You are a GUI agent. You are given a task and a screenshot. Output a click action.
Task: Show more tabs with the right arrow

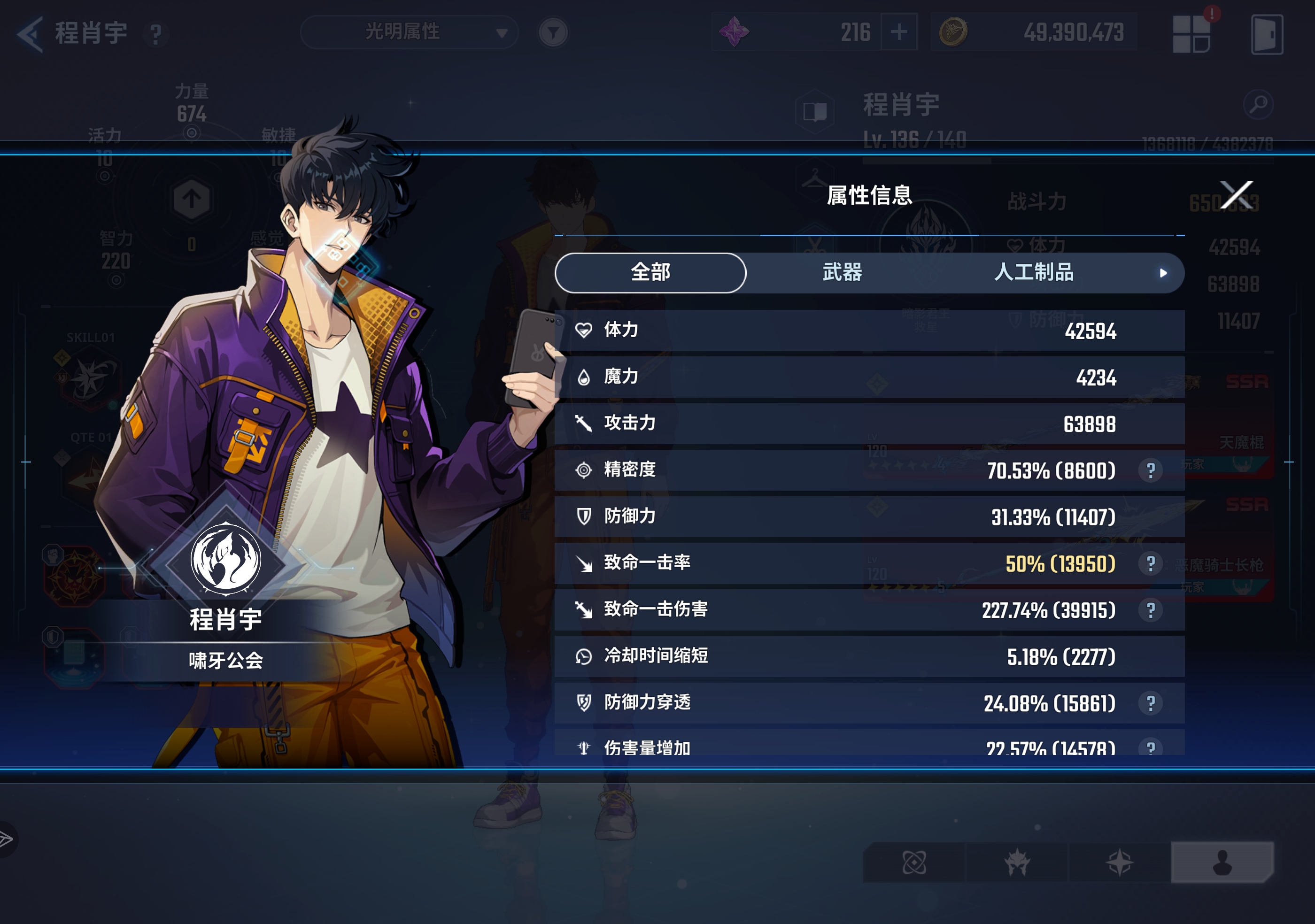point(1163,273)
